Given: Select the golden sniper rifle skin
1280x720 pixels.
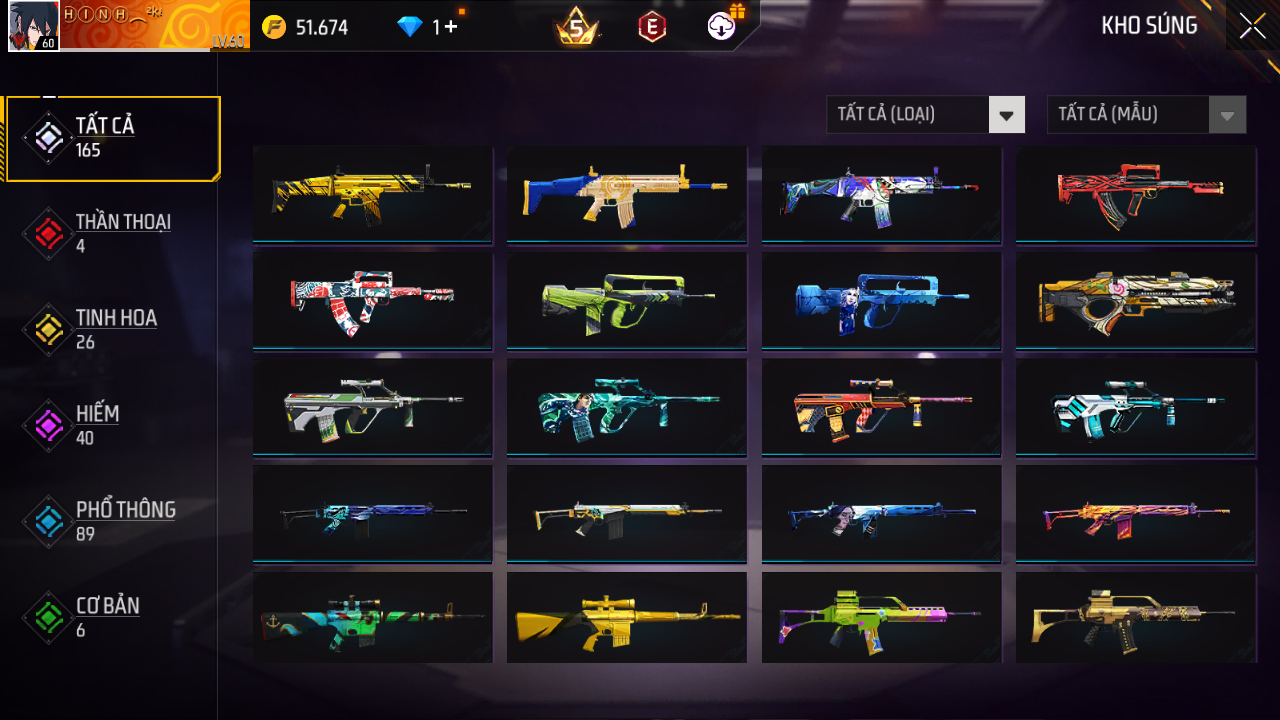Looking at the screenshot, I should pos(626,617).
